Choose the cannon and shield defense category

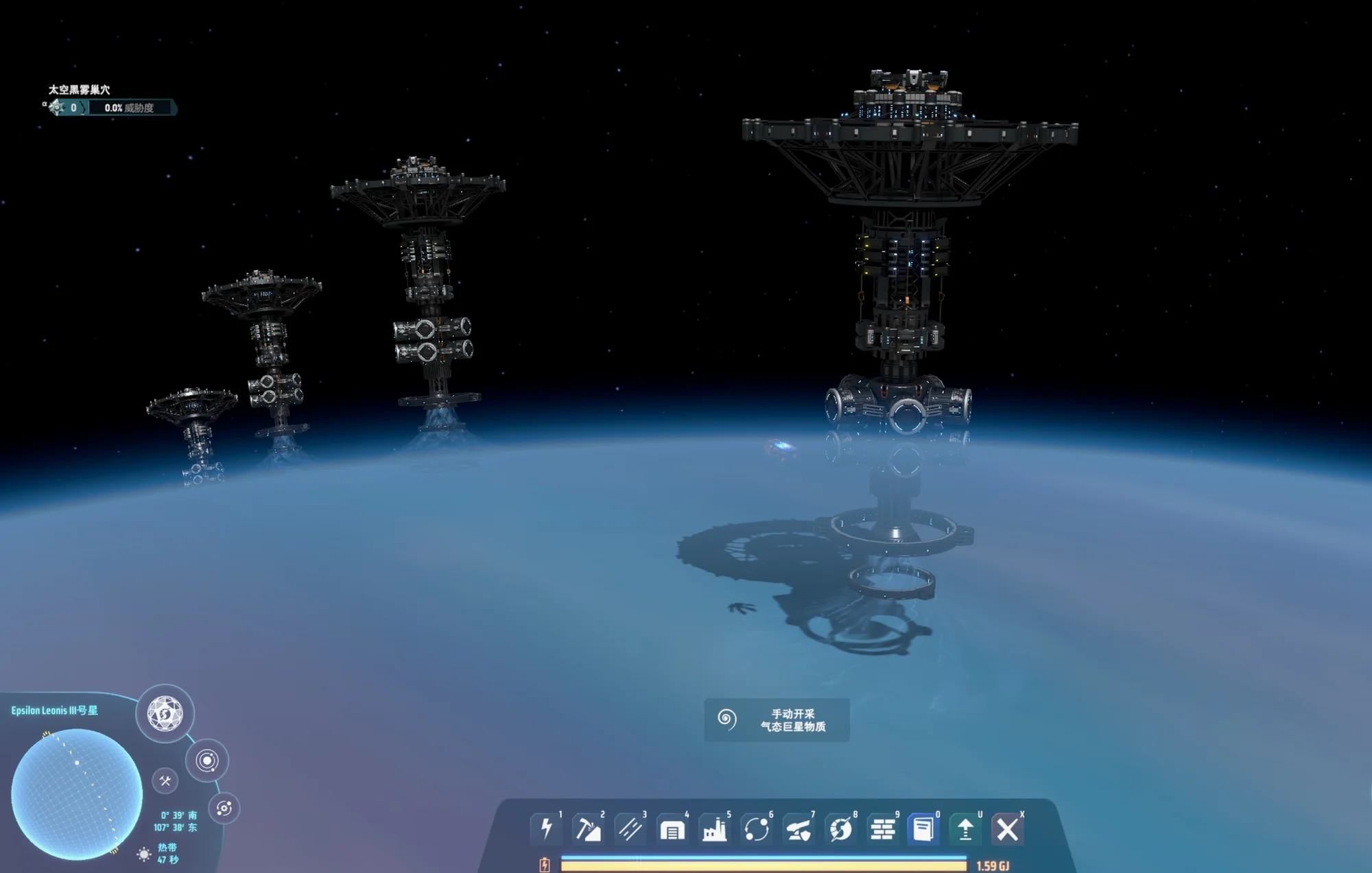pyautogui.click(x=799, y=830)
